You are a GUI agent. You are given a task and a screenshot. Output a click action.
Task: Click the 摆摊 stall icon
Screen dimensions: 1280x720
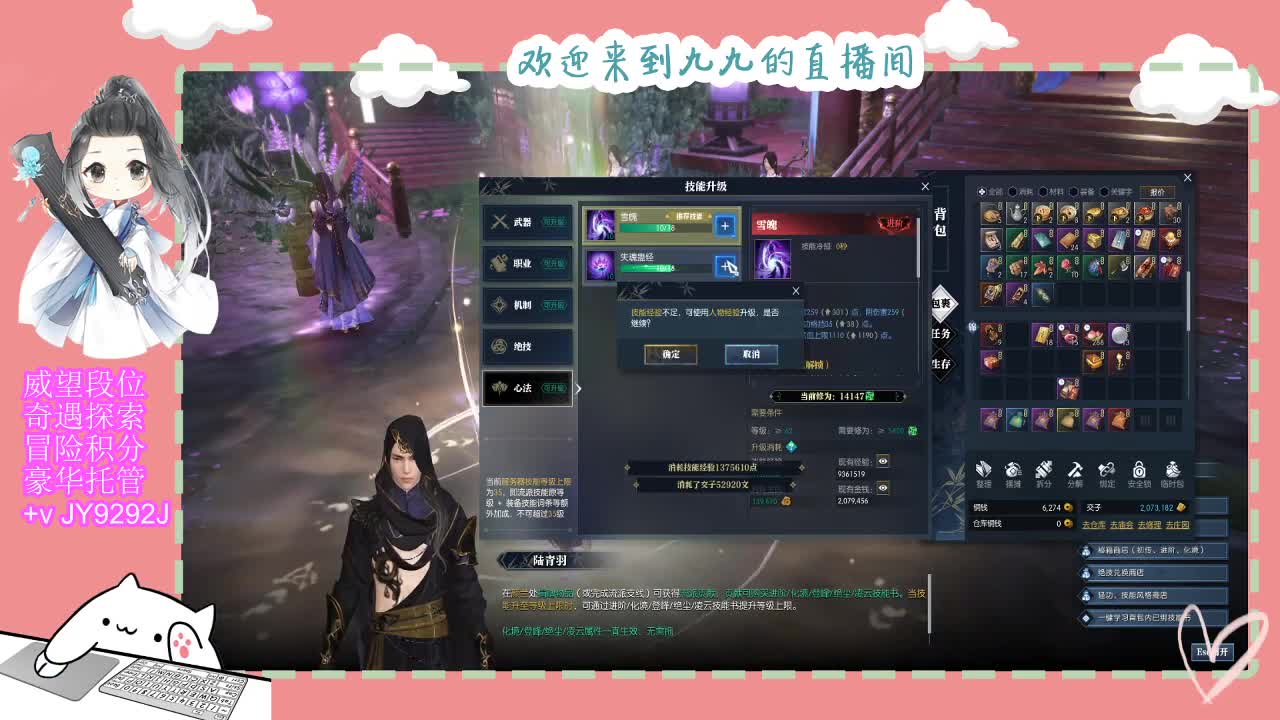[x=1013, y=470]
